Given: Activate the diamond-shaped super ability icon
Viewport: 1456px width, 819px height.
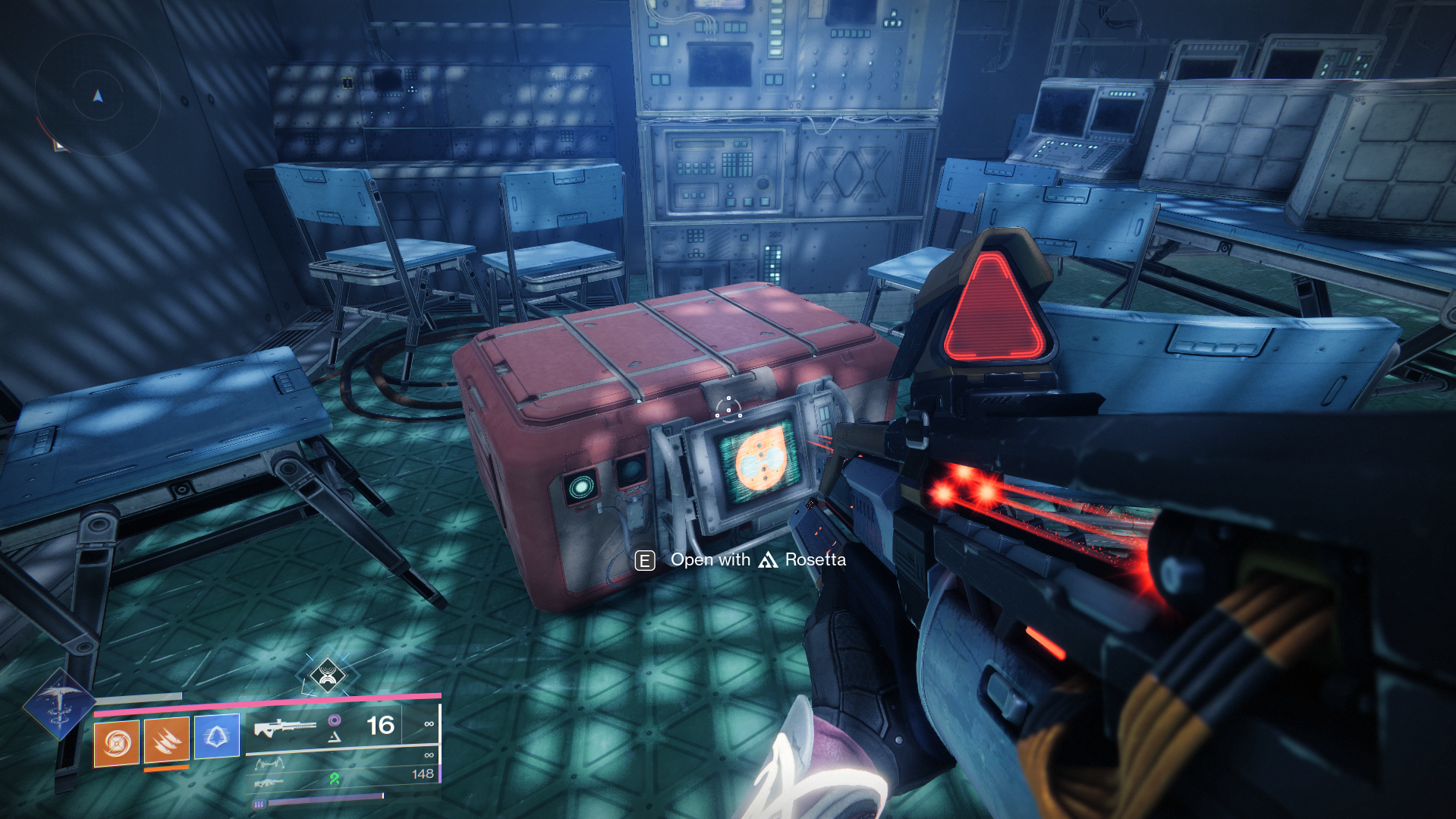Looking at the screenshot, I should point(60,704).
